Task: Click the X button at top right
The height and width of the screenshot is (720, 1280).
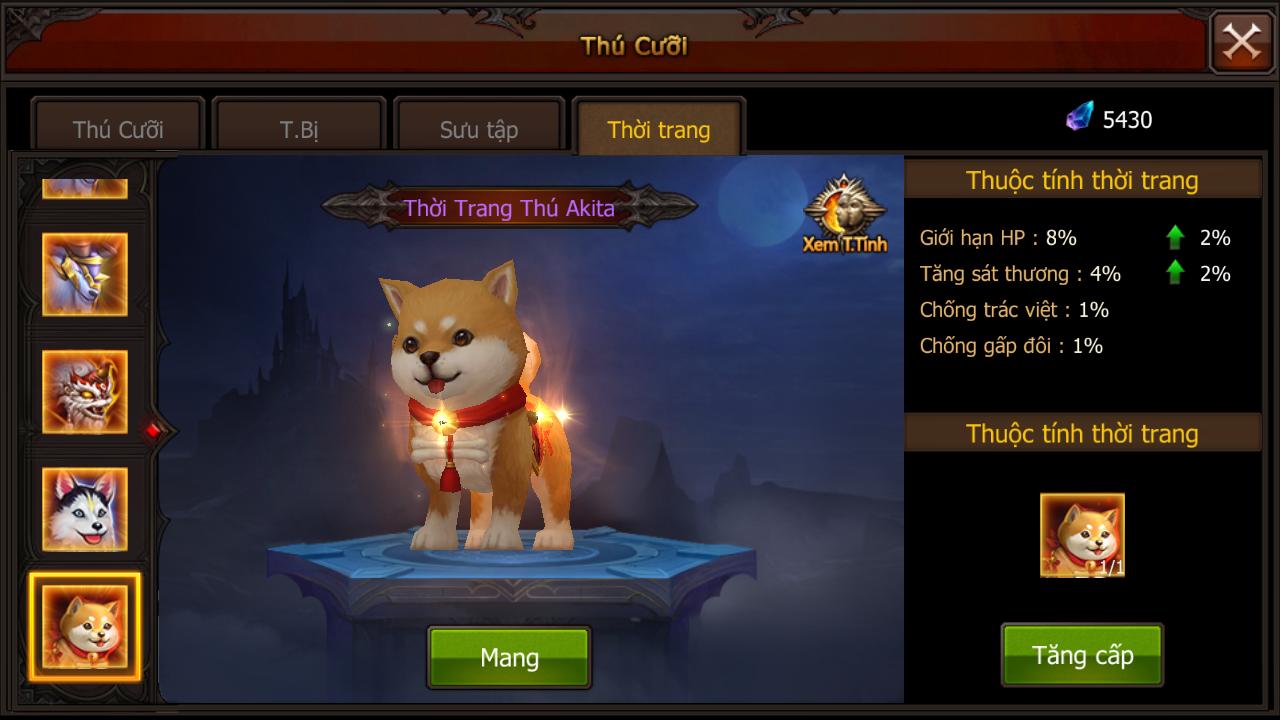Action: pos(1240,42)
